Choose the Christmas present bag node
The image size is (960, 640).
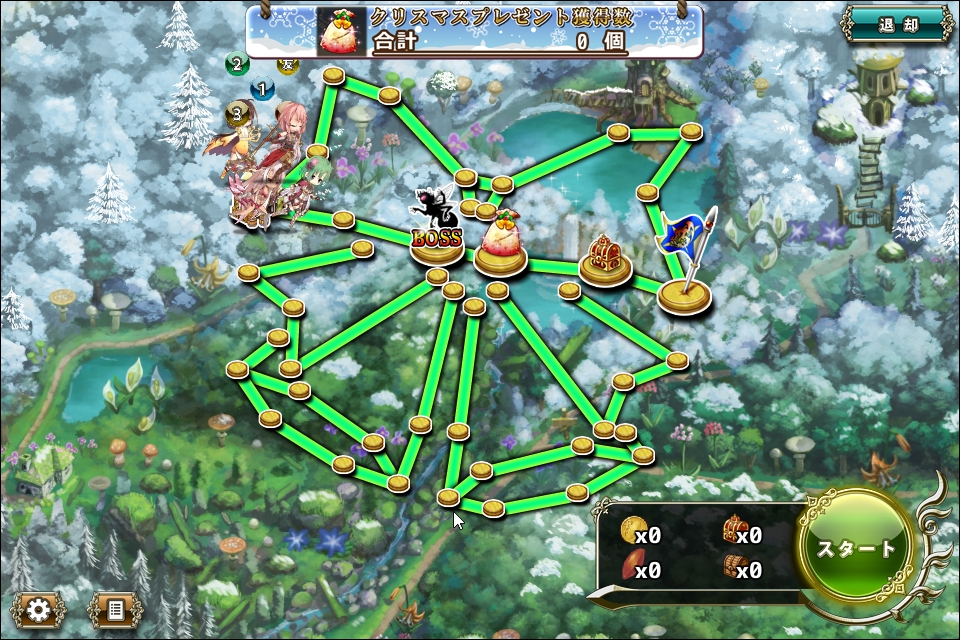pyautogui.click(x=500, y=248)
